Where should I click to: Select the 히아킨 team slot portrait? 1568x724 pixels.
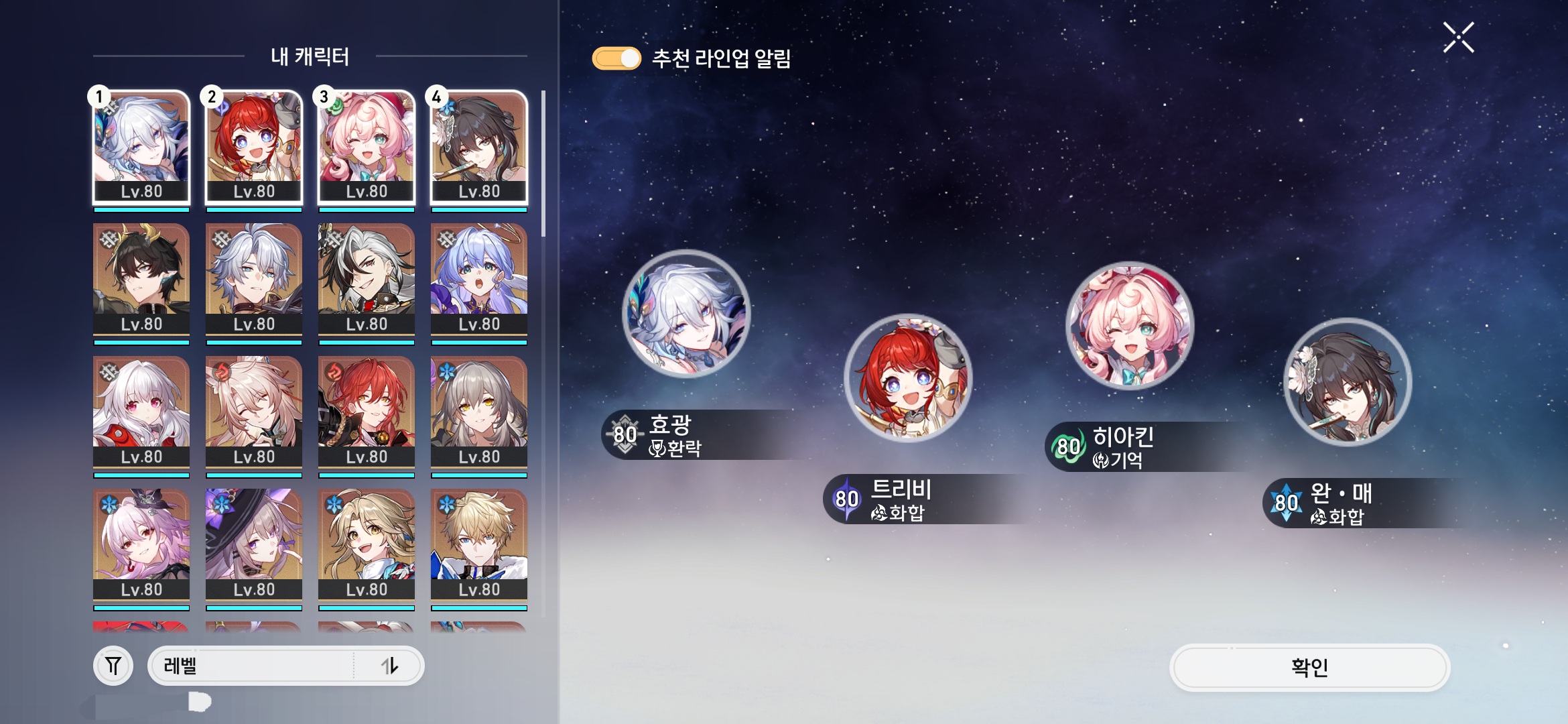coord(1129,326)
